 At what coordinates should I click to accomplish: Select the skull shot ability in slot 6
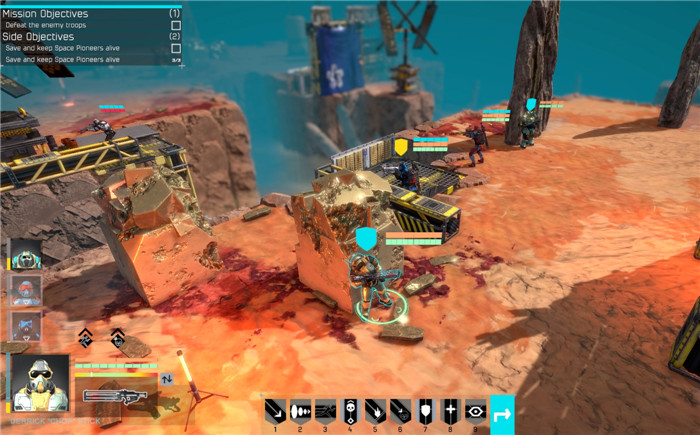pos(400,410)
